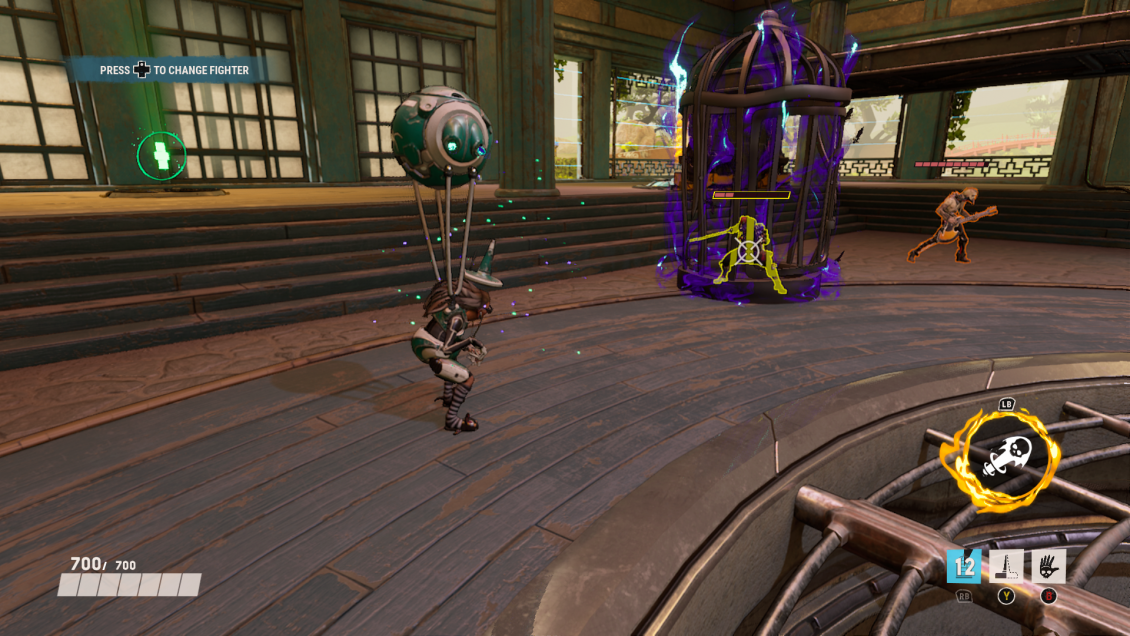Screen dimensions: 1130x636
Task: Activate the flaming skull rocket ultimate ability
Action: (1000, 458)
